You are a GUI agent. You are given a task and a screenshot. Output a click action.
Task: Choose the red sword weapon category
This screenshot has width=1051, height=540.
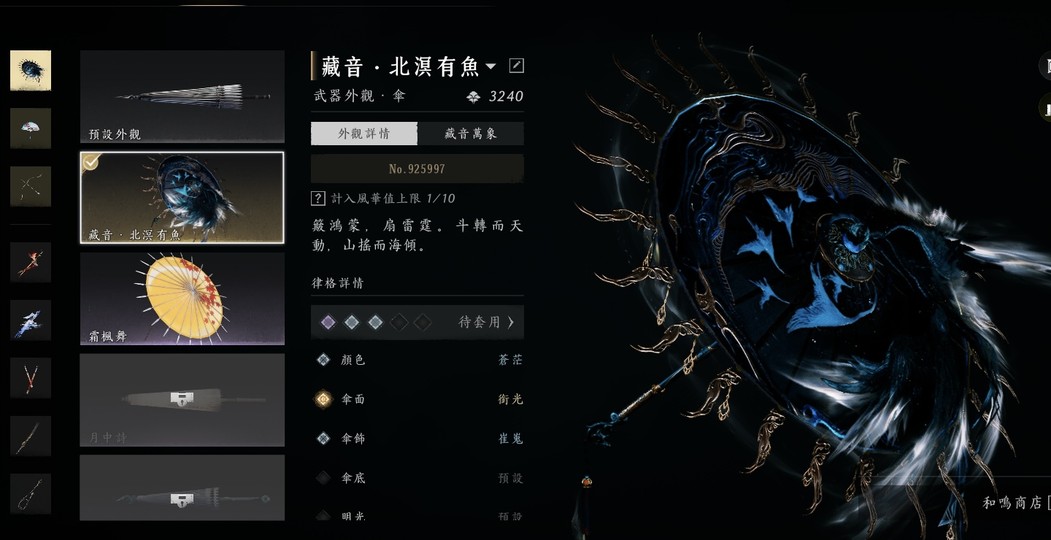[x=30, y=262]
